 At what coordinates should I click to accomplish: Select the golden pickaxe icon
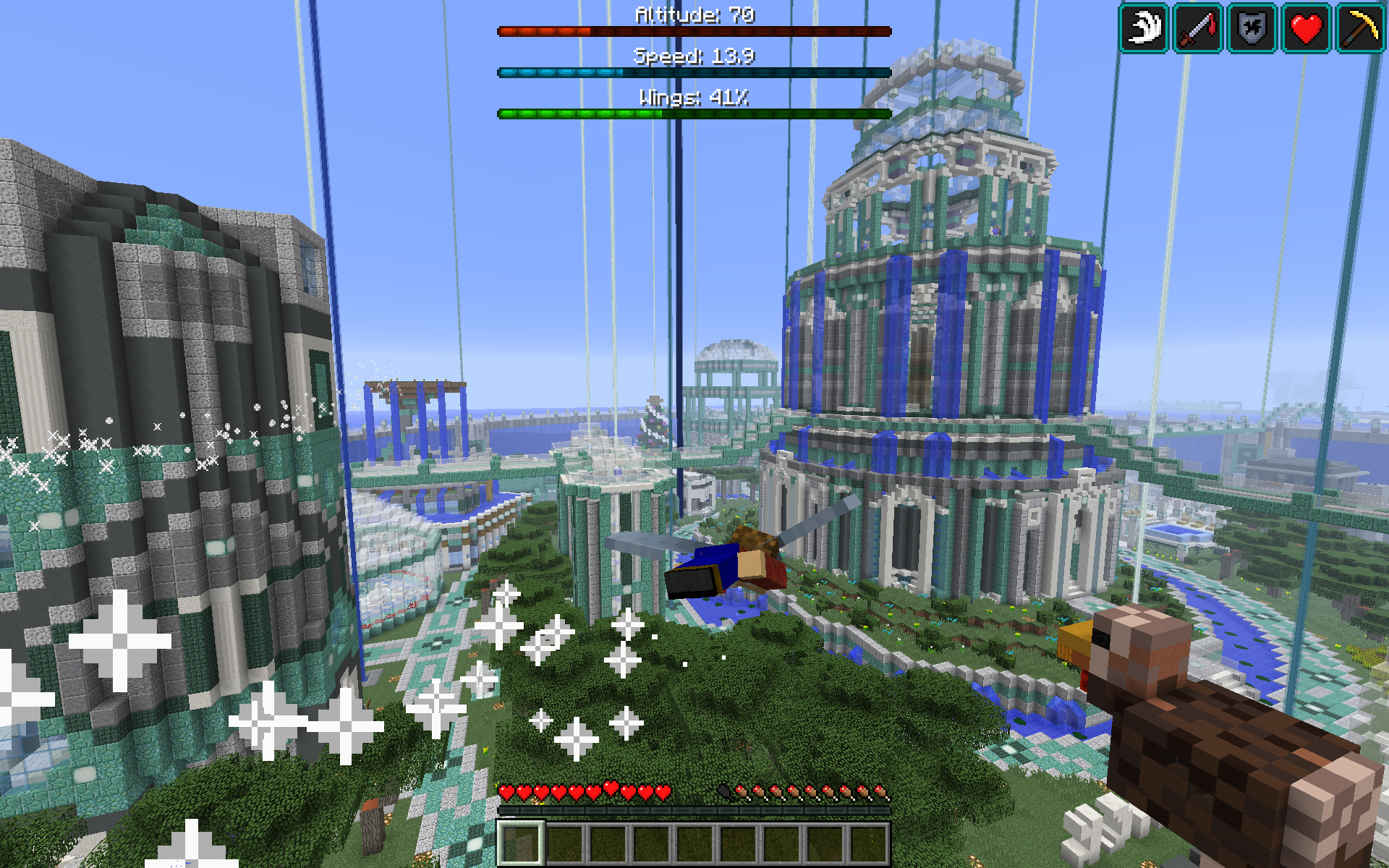1360,28
